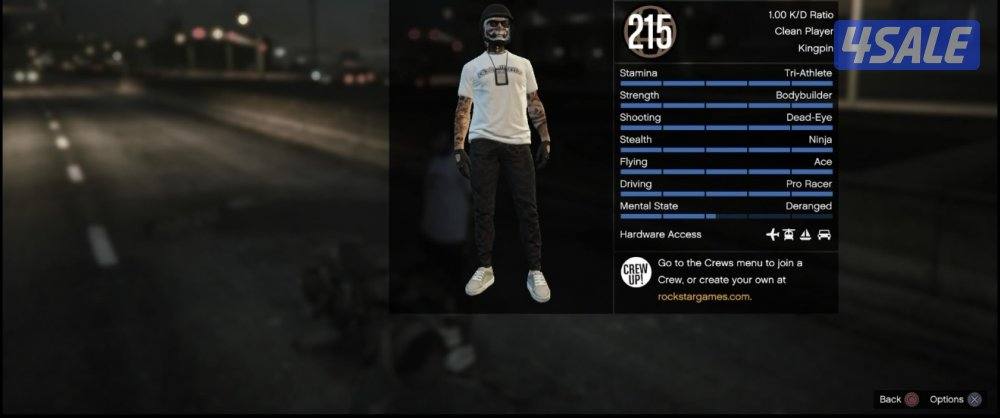The width and height of the screenshot is (1000, 418).
Task: Select the helicopter Hardware Access icon
Action: (789, 235)
